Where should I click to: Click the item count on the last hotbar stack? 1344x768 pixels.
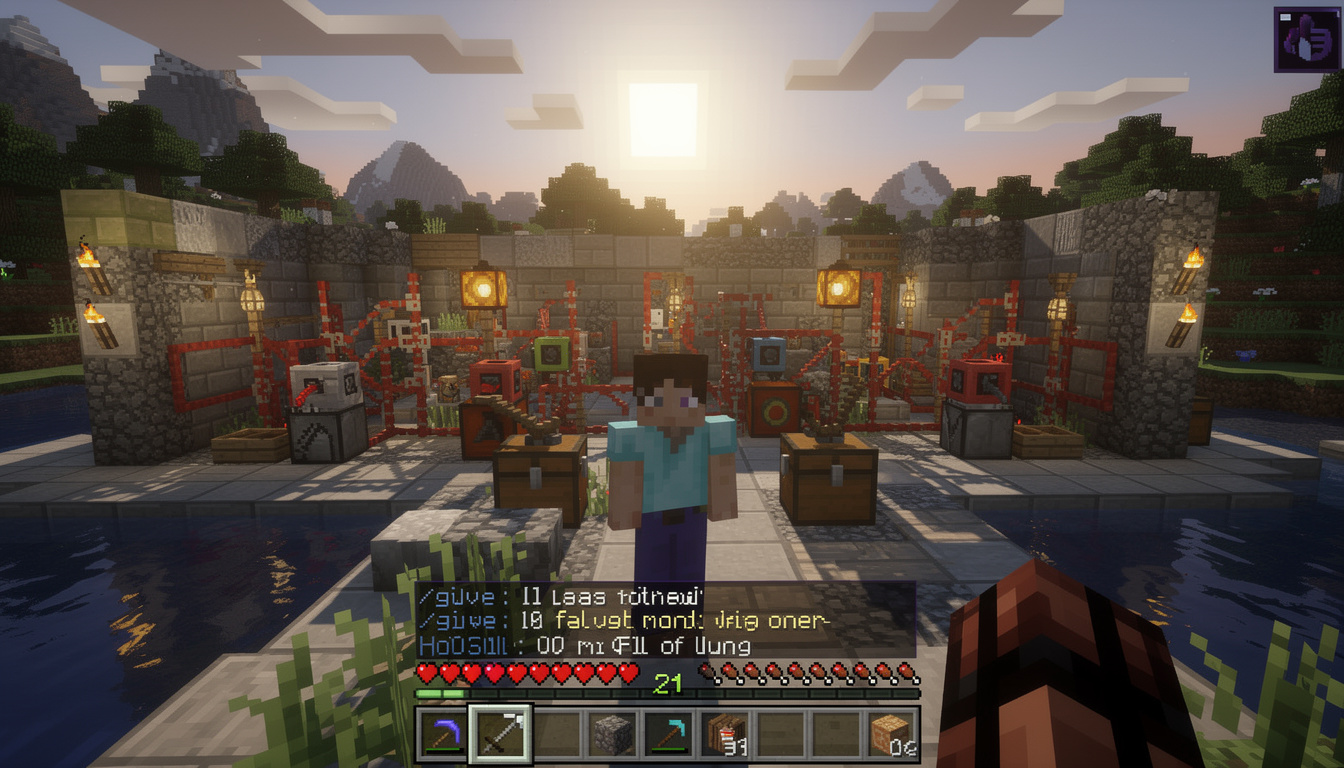coord(905,748)
